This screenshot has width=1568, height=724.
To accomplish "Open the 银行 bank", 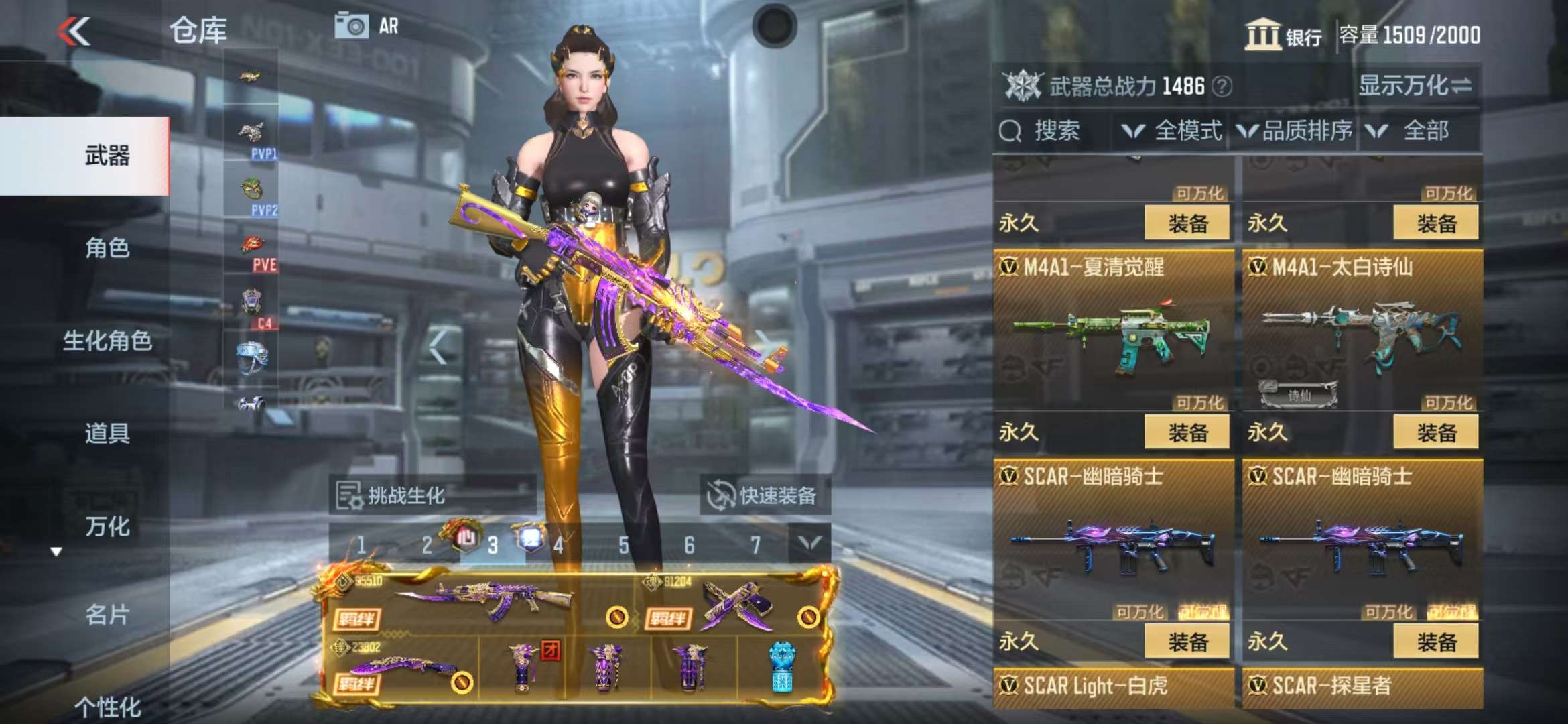I will pyautogui.click(x=1283, y=35).
